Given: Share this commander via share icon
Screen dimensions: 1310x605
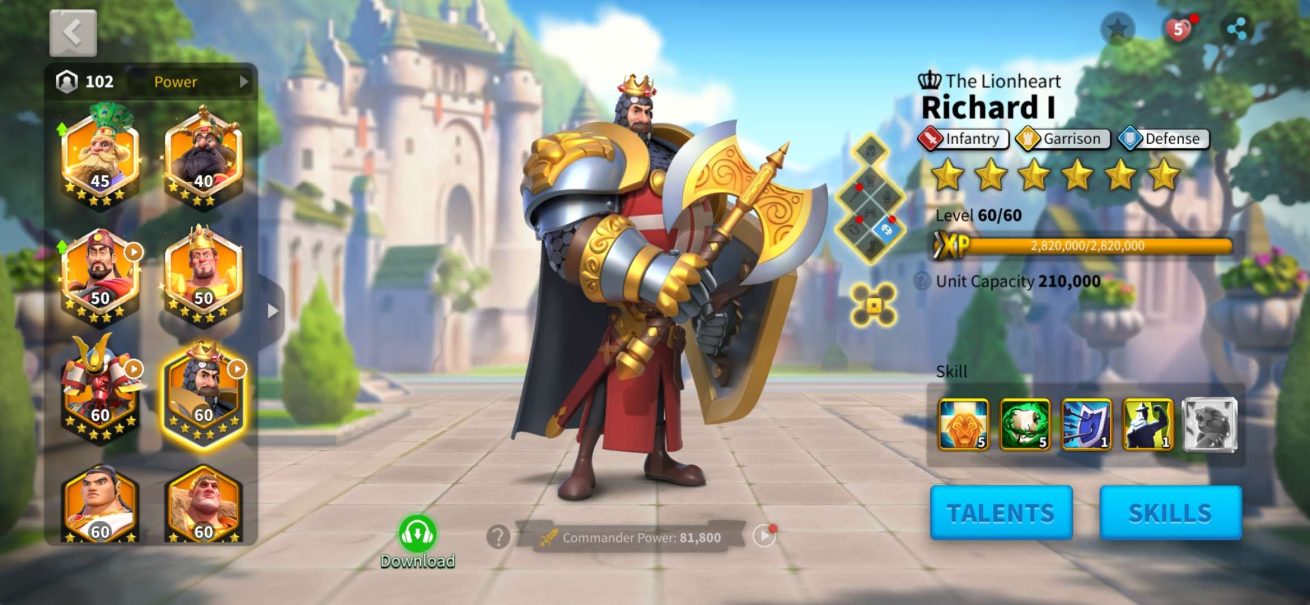Looking at the screenshot, I should point(1238,29).
